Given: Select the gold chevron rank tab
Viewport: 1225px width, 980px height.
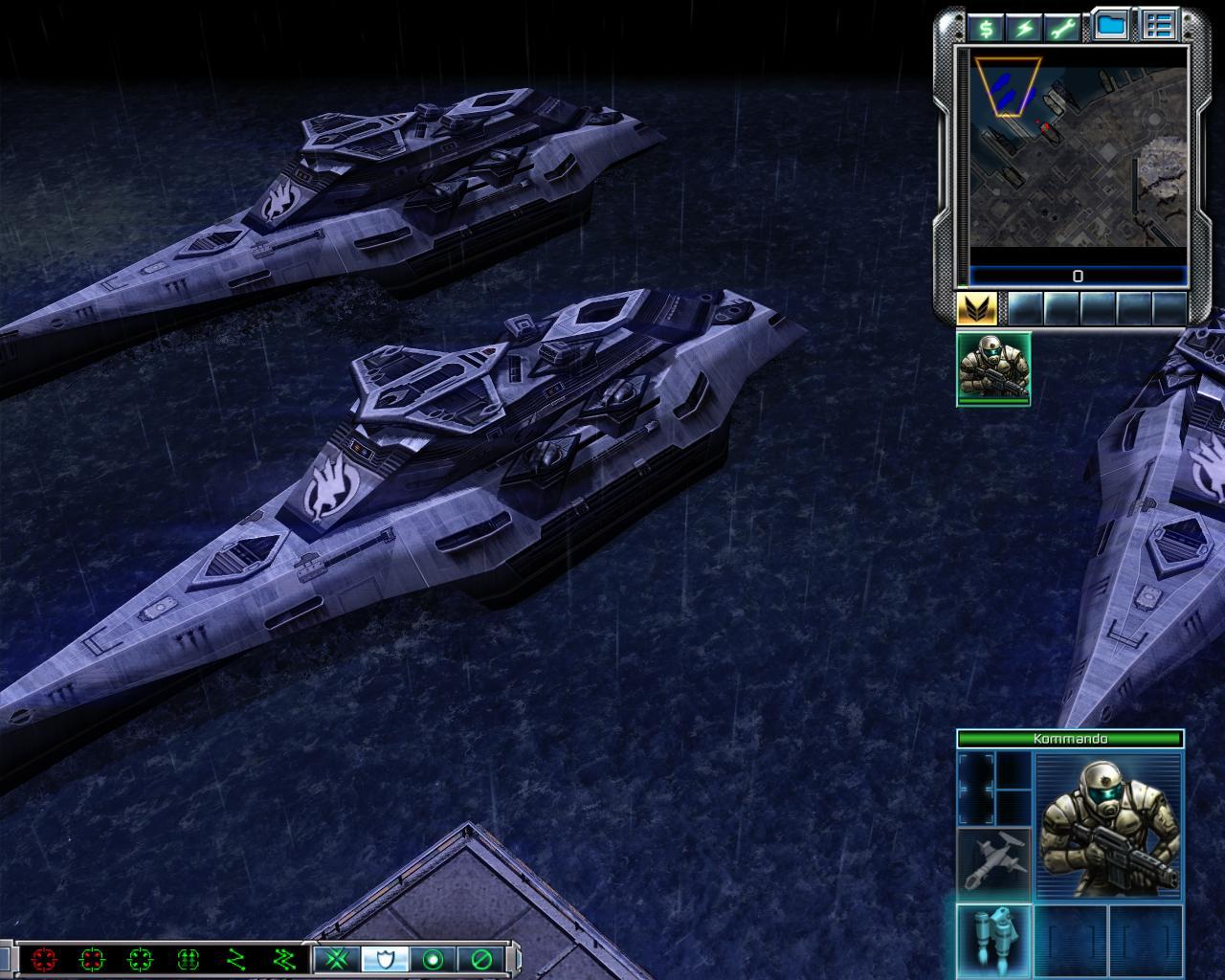Looking at the screenshot, I should pos(977,308).
